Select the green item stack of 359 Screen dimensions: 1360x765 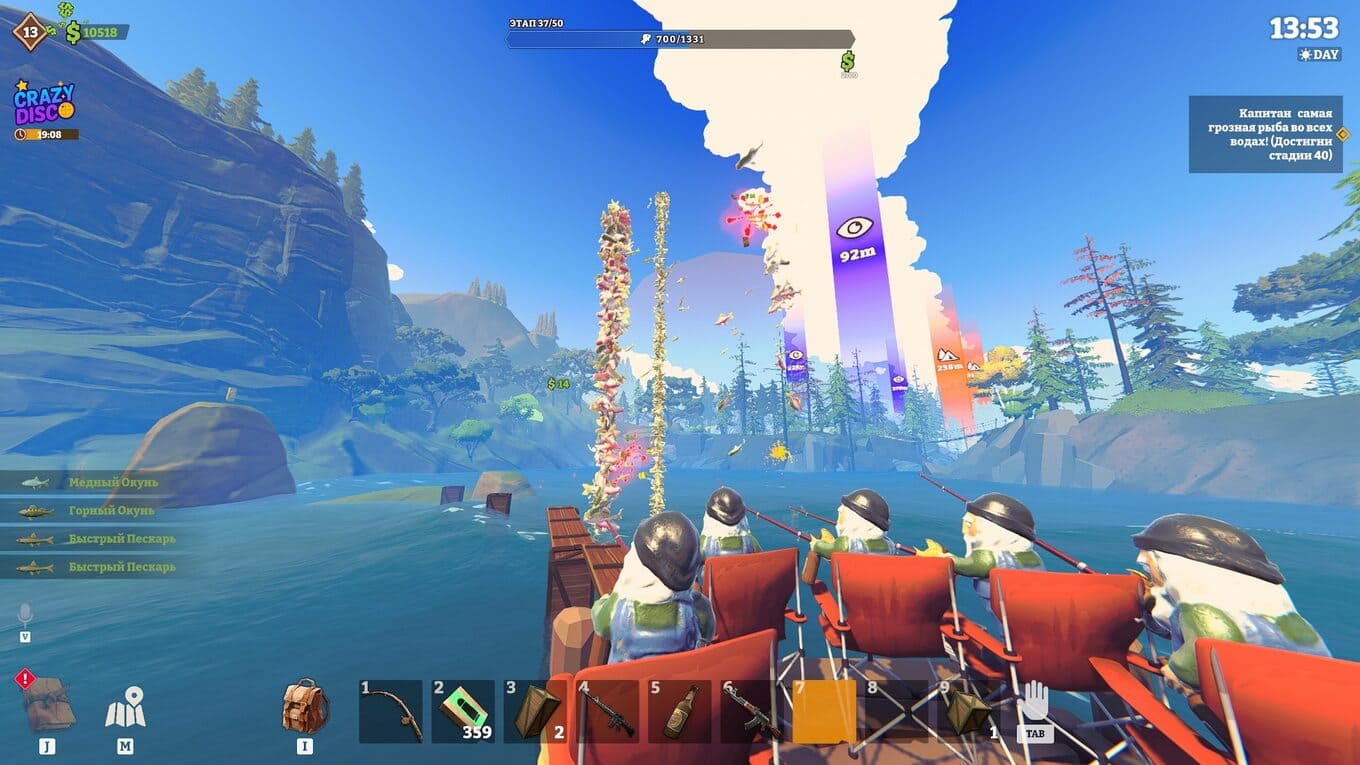(463, 711)
